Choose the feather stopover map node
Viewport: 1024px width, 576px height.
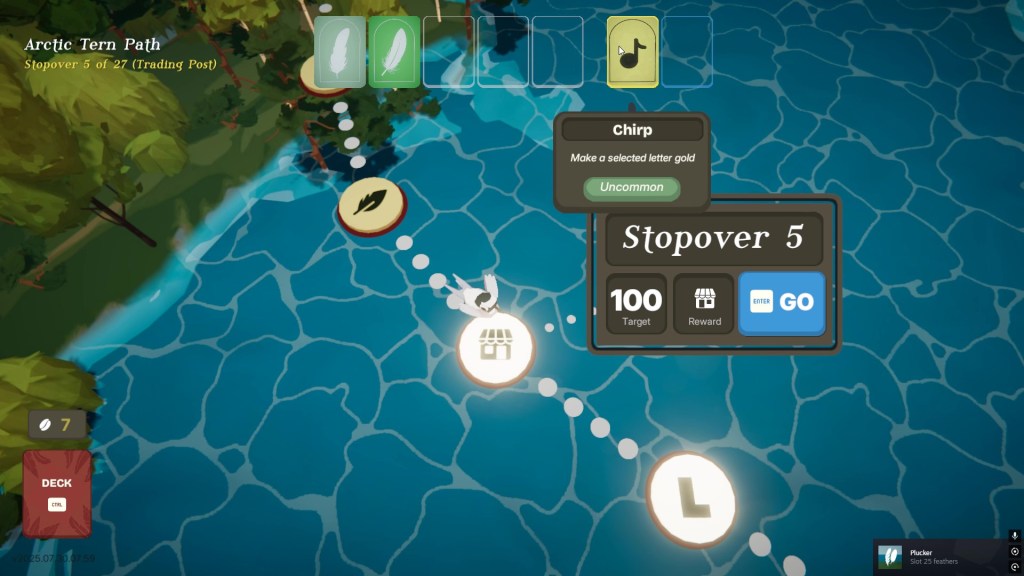[370, 206]
